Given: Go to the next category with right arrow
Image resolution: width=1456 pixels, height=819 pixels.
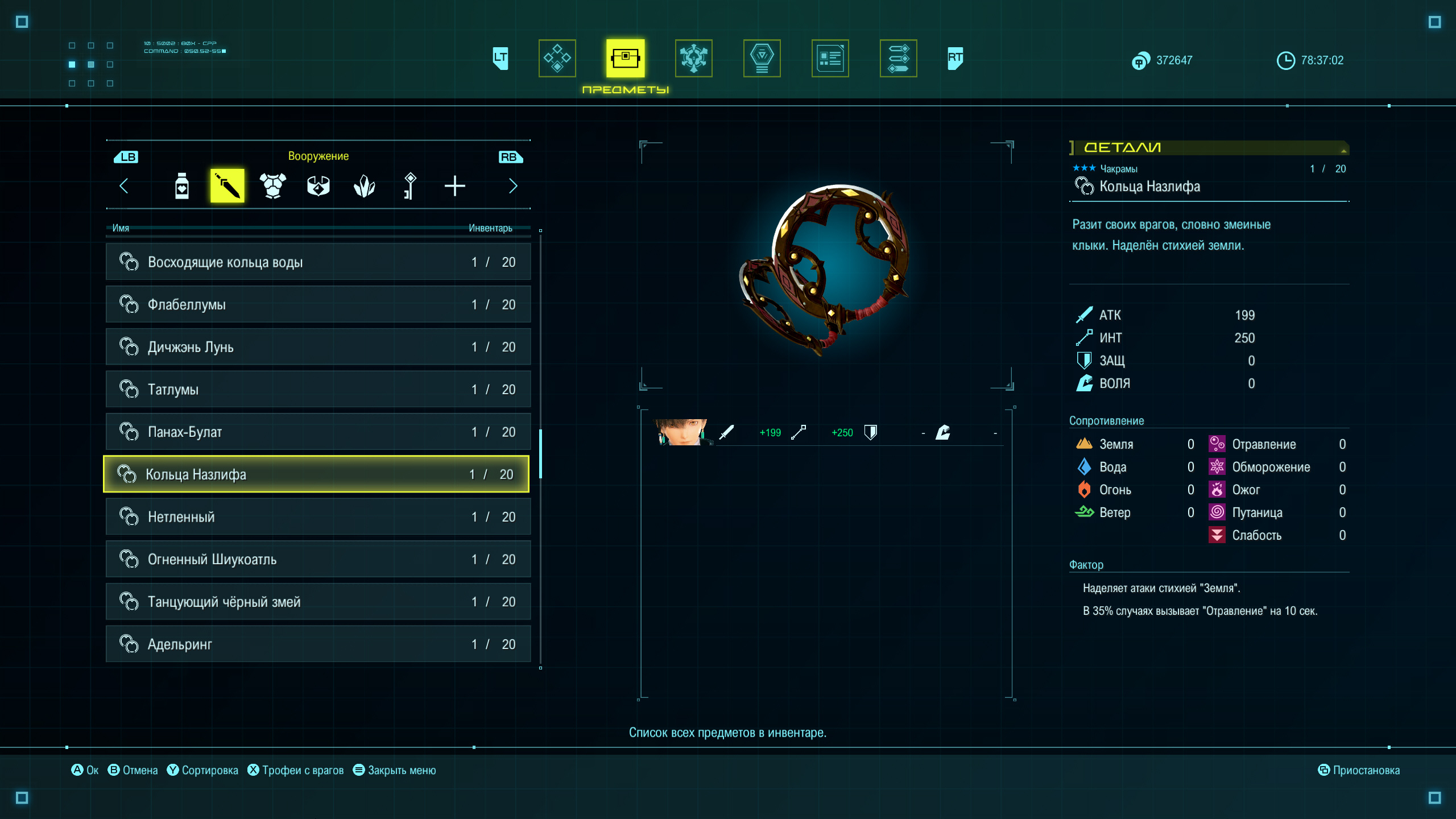Looking at the screenshot, I should coord(513,186).
